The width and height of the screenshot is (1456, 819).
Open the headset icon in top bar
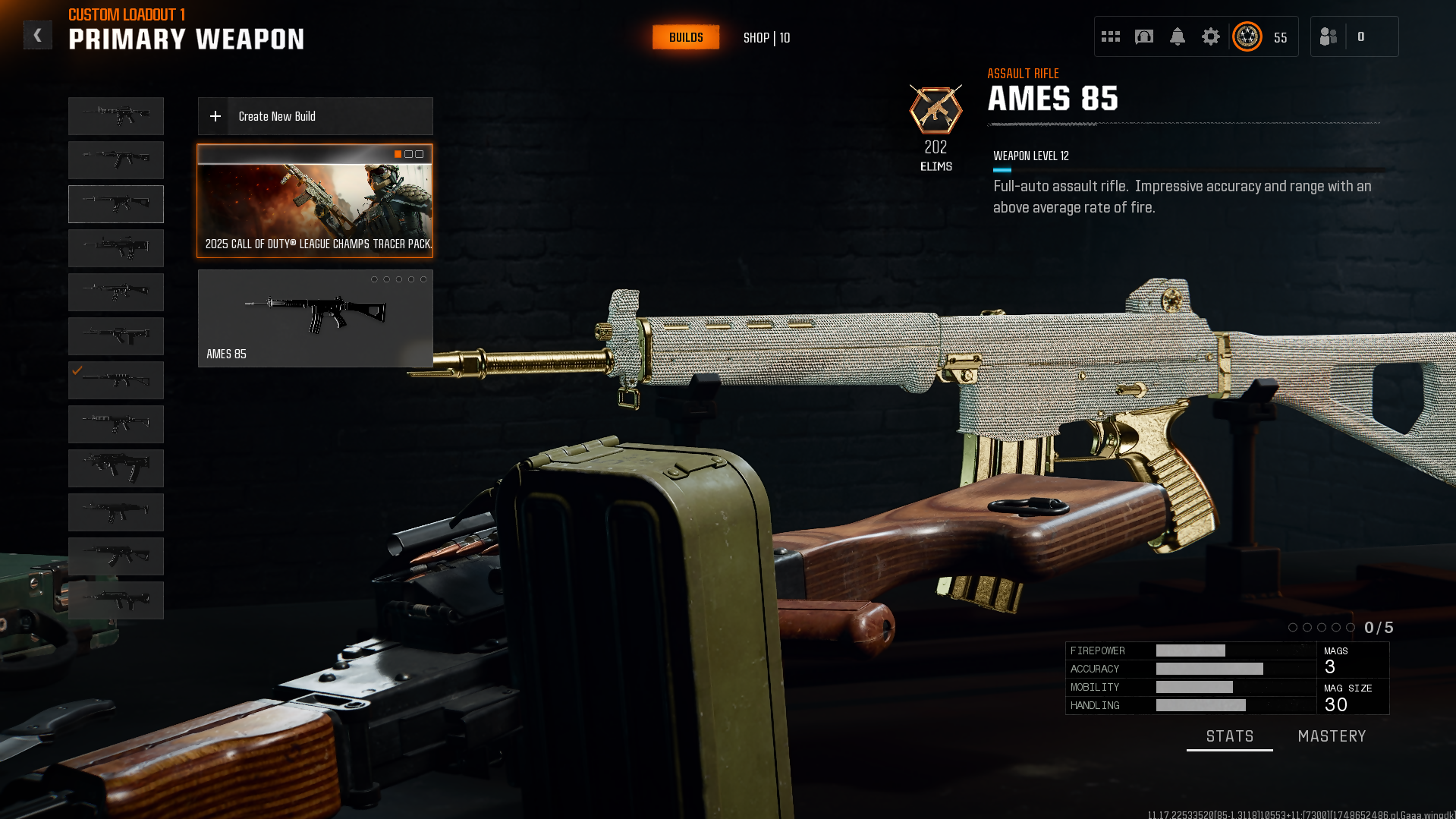1143,36
